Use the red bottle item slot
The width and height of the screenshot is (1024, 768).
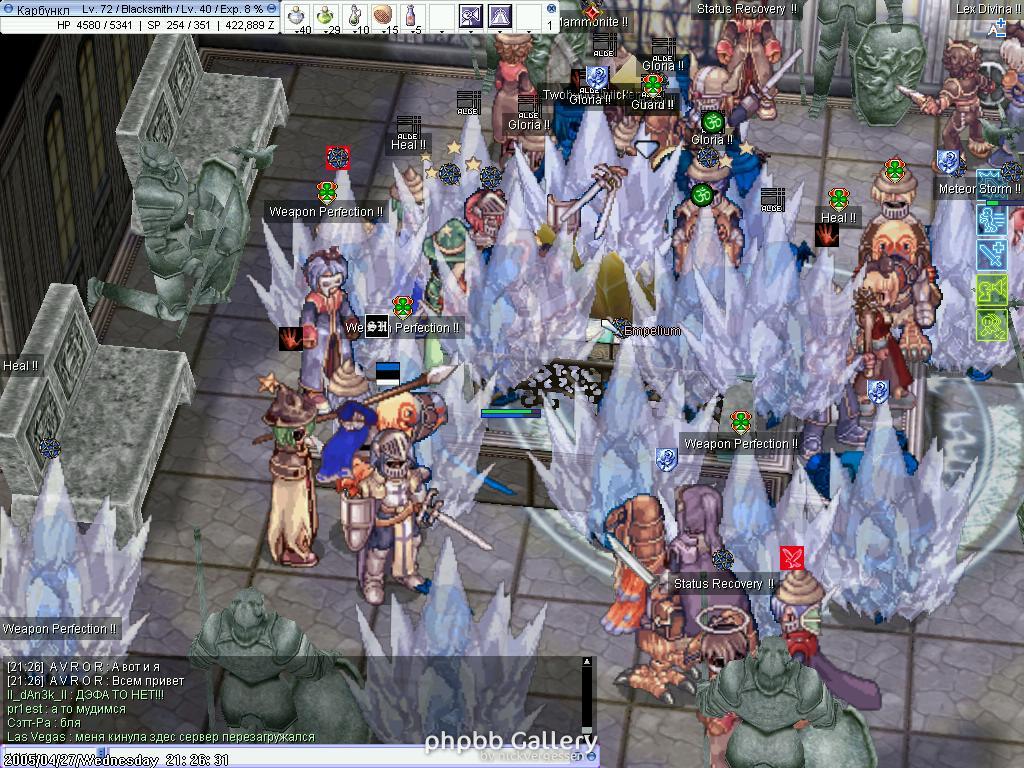tap(412, 14)
